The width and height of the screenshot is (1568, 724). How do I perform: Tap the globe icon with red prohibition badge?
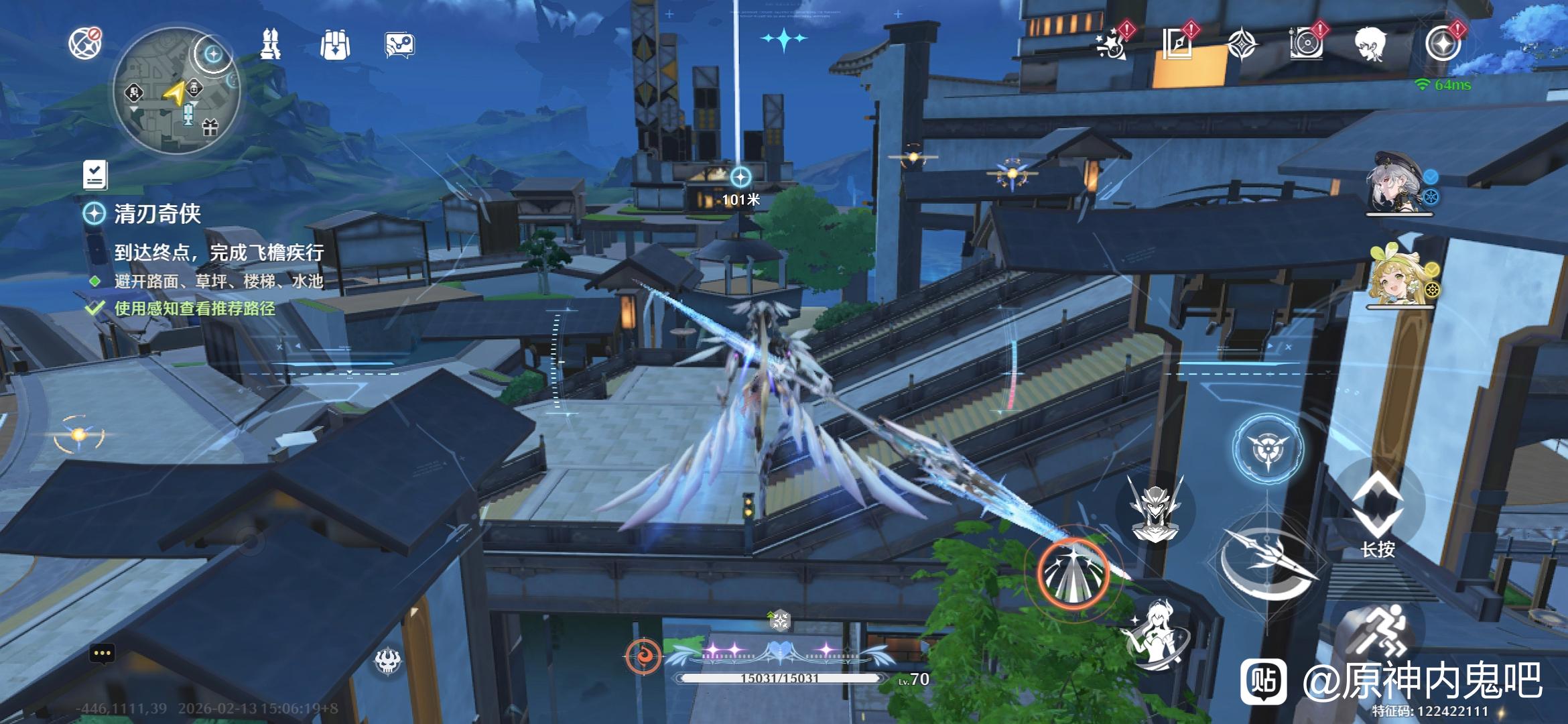(x=84, y=43)
